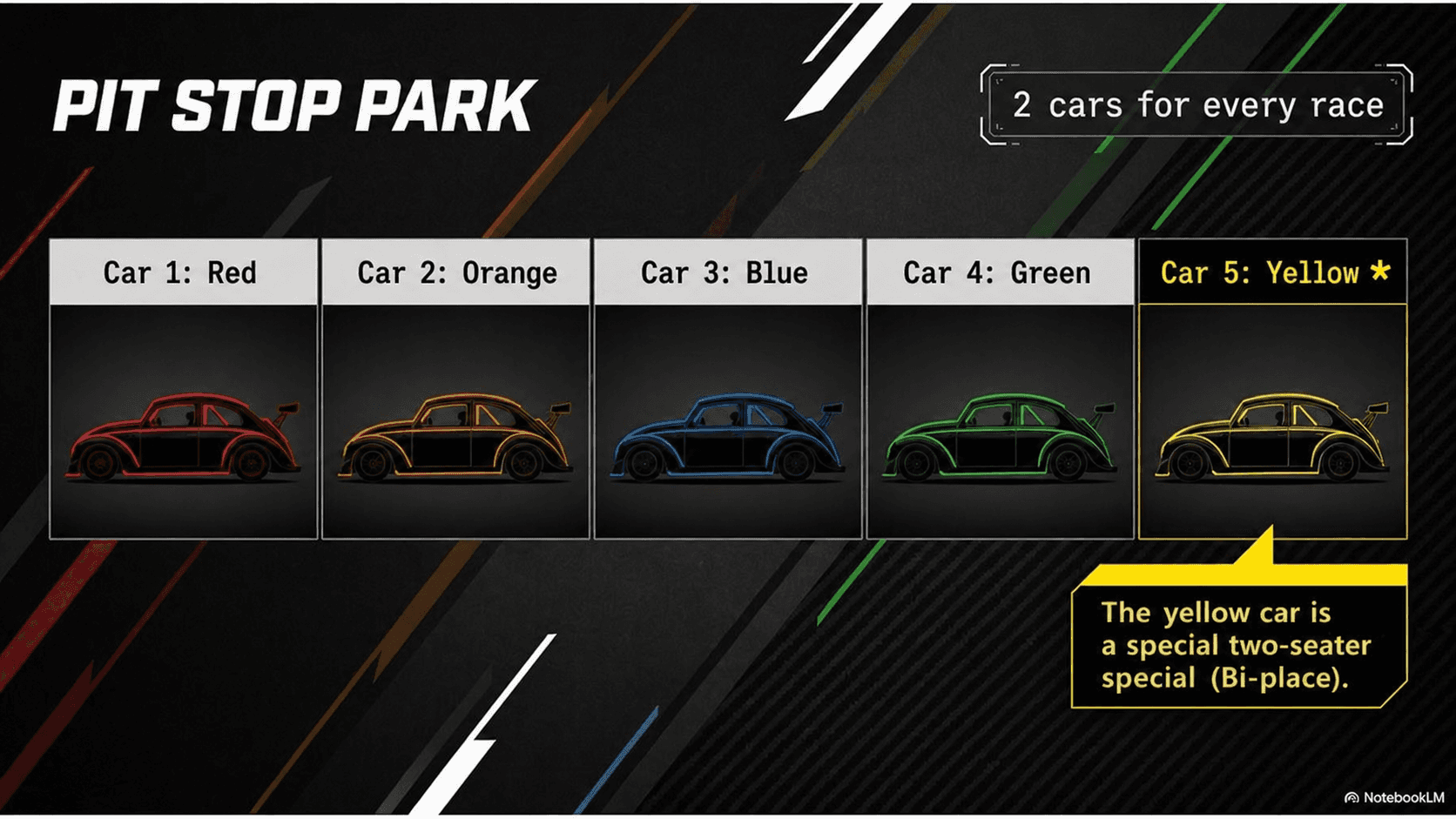Pick the Car 3: Blue tile
The height and width of the screenshot is (819, 1456).
tap(727, 389)
